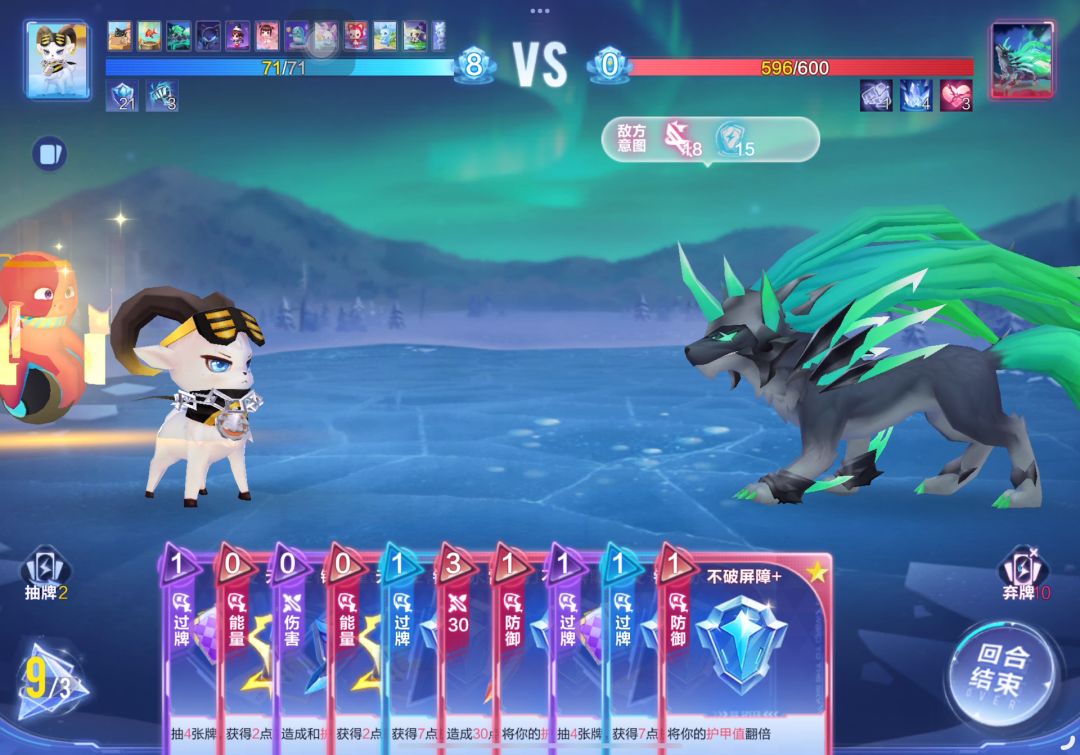Open the three-dot overlay handle

pos(540,11)
